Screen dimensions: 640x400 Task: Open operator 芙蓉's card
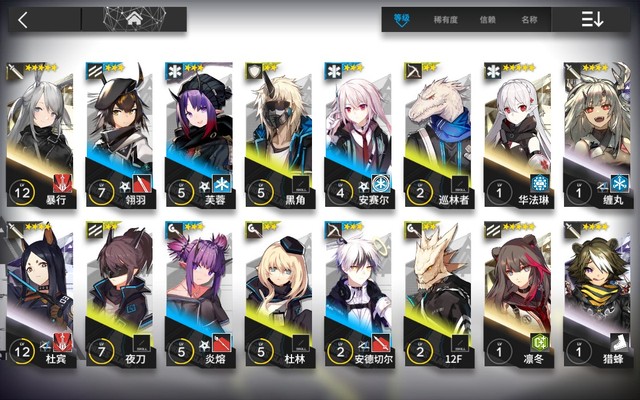pyautogui.click(x=200, y=130)
